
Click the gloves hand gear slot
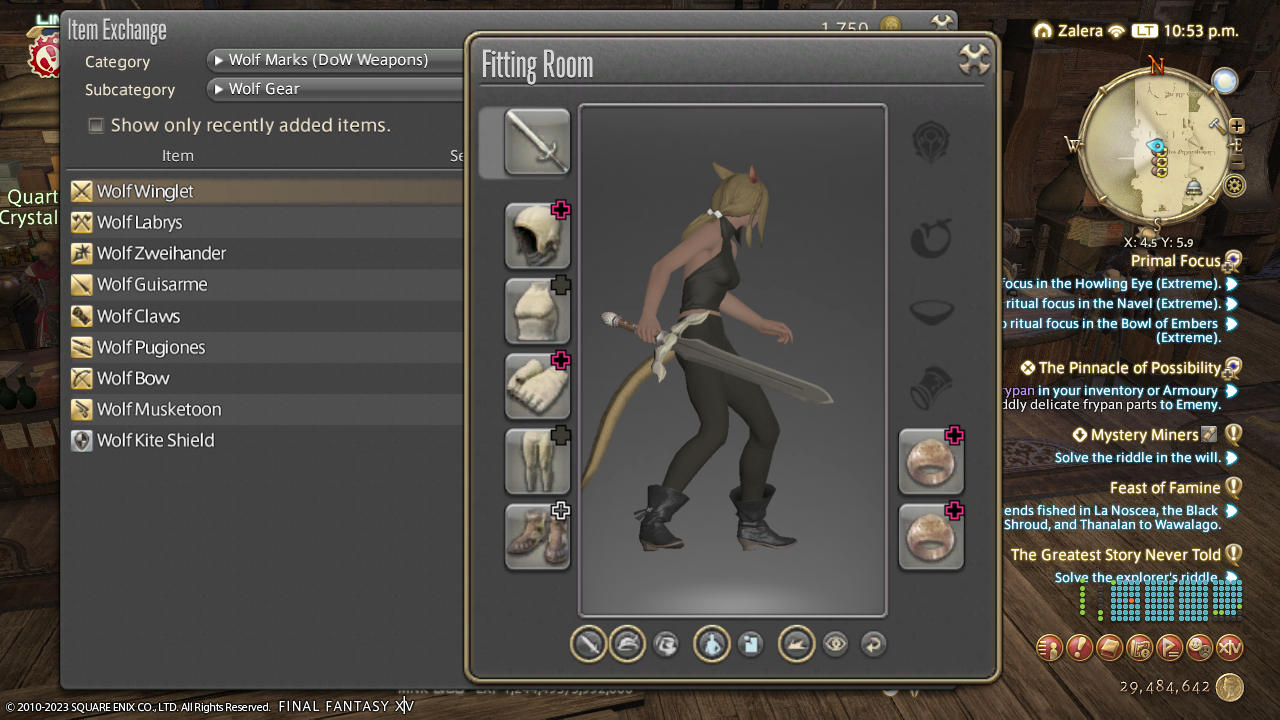[x=537, y=386]
